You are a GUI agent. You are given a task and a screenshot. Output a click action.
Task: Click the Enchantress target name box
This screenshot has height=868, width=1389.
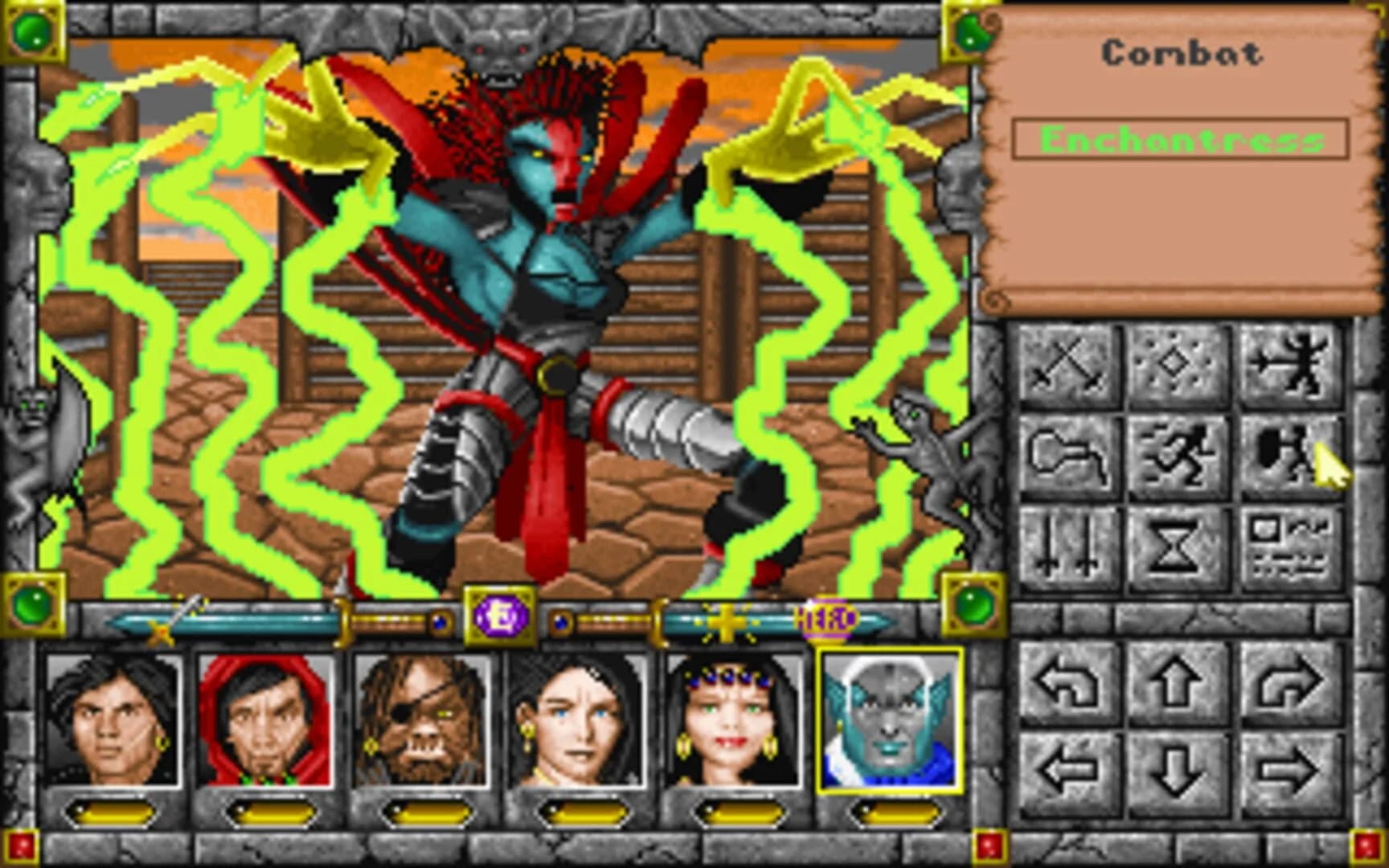pos(1180,140)
